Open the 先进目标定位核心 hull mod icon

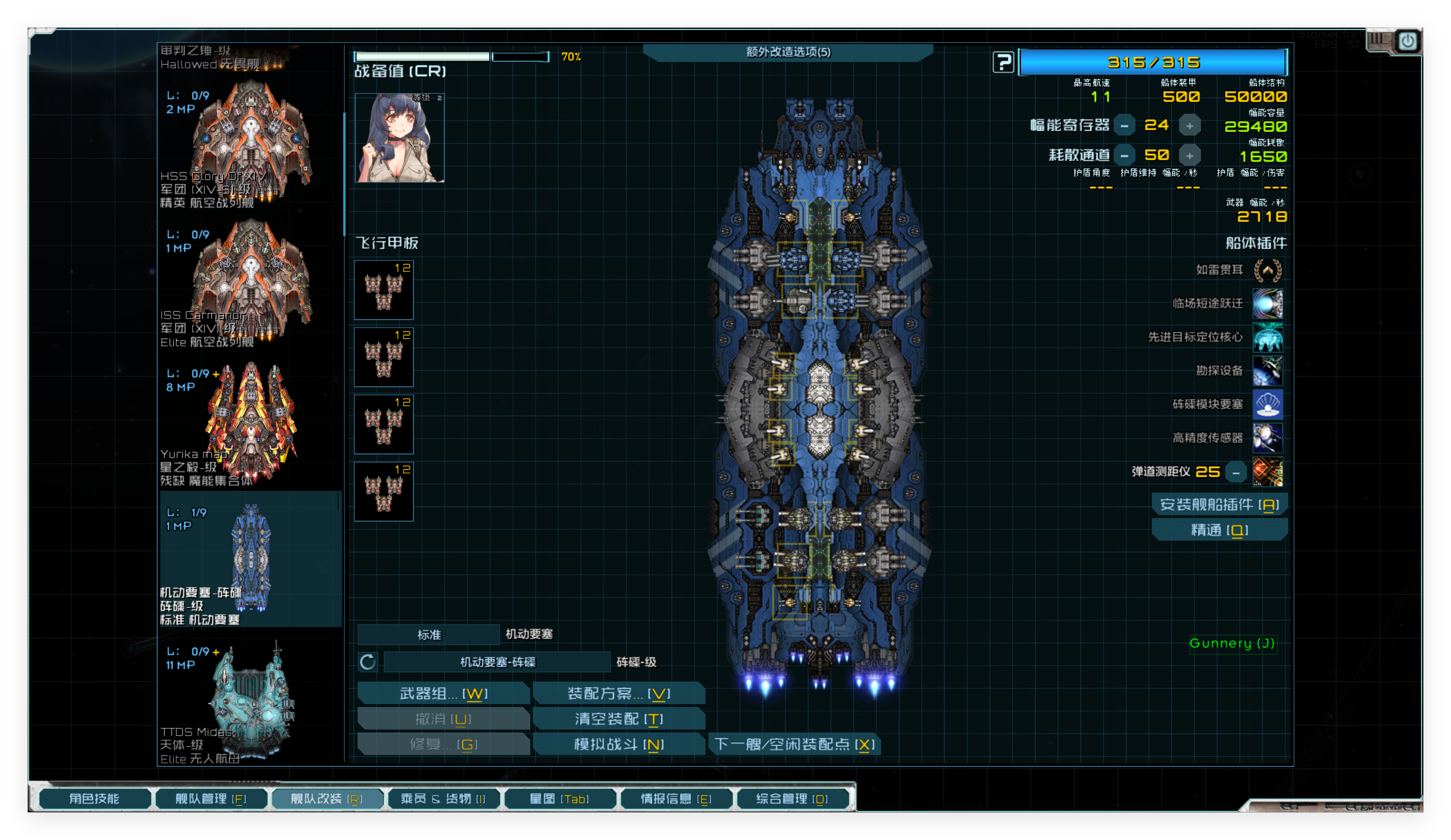coord(1269,337)
